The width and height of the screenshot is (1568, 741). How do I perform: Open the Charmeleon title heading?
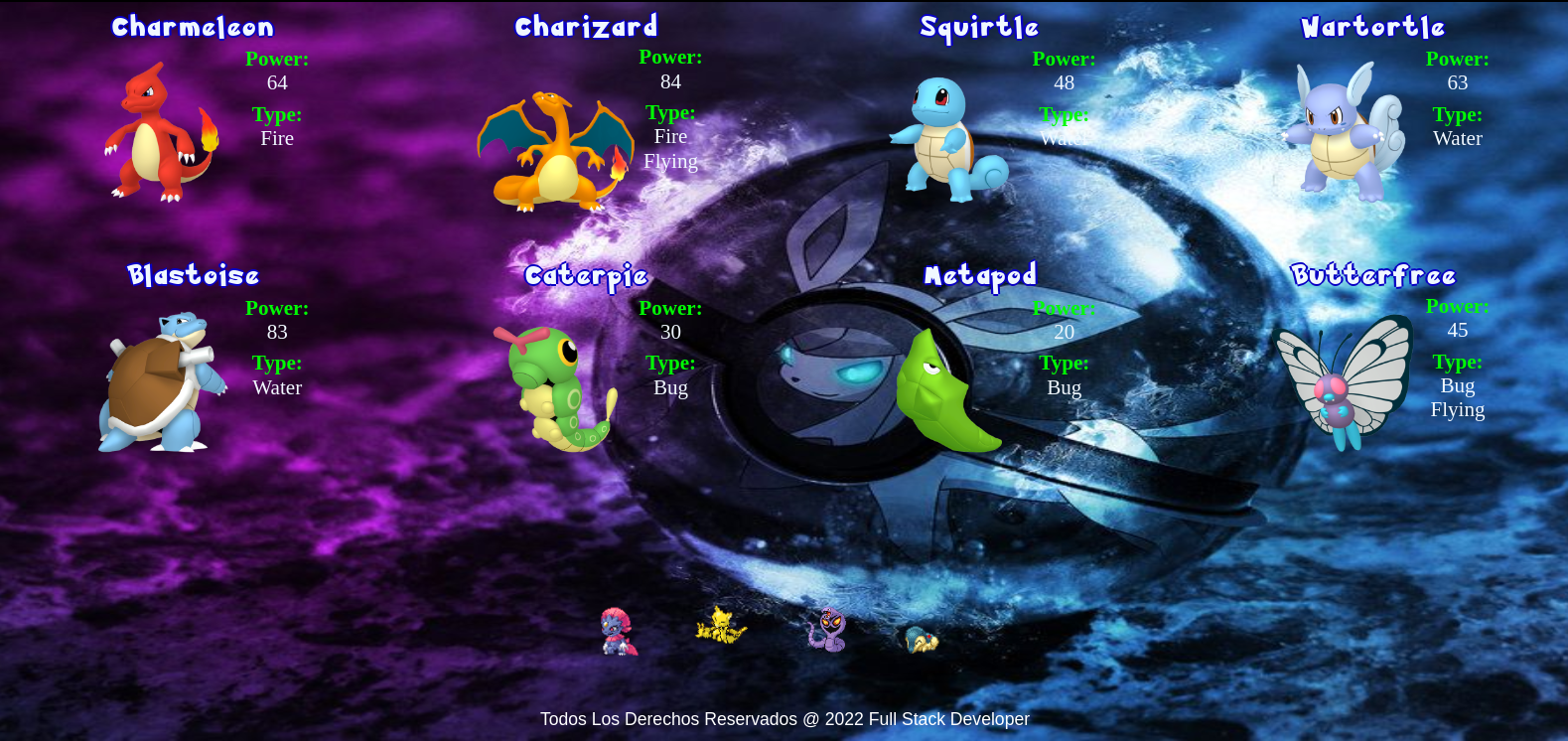click(192, 27)
